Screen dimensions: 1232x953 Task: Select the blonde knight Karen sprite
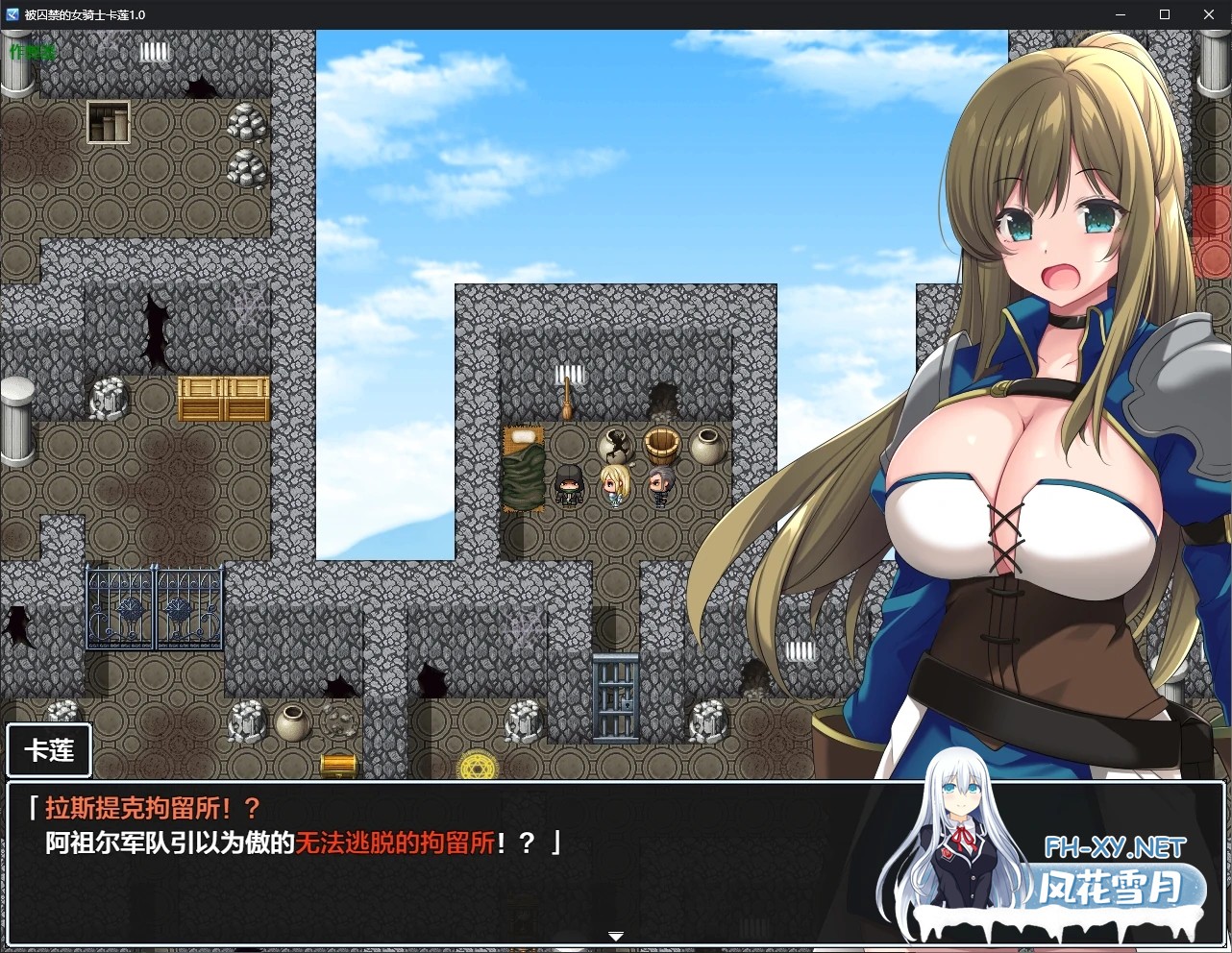tap(614, 485)
